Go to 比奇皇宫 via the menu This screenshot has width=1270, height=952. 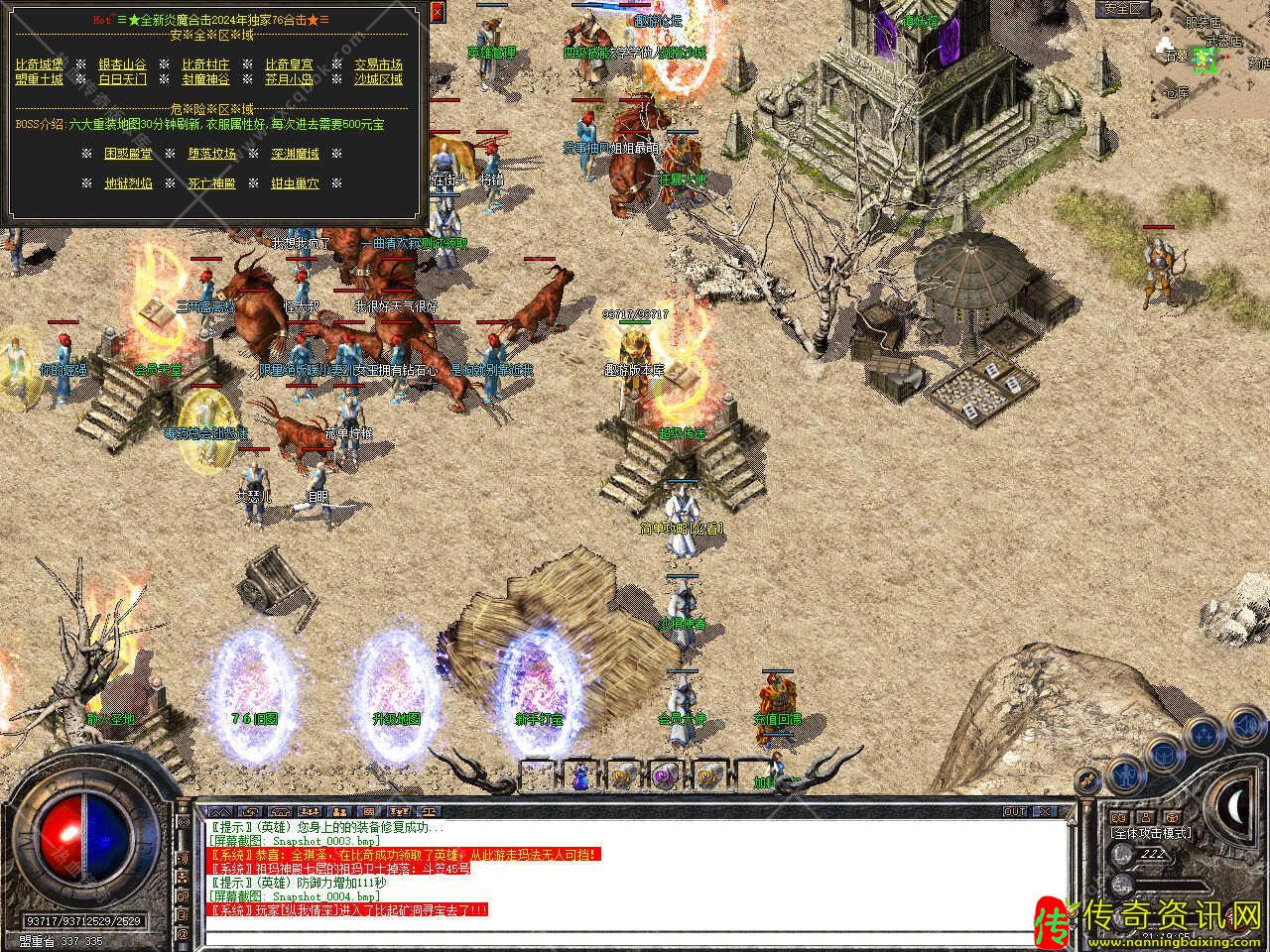[x=289, y=64]
